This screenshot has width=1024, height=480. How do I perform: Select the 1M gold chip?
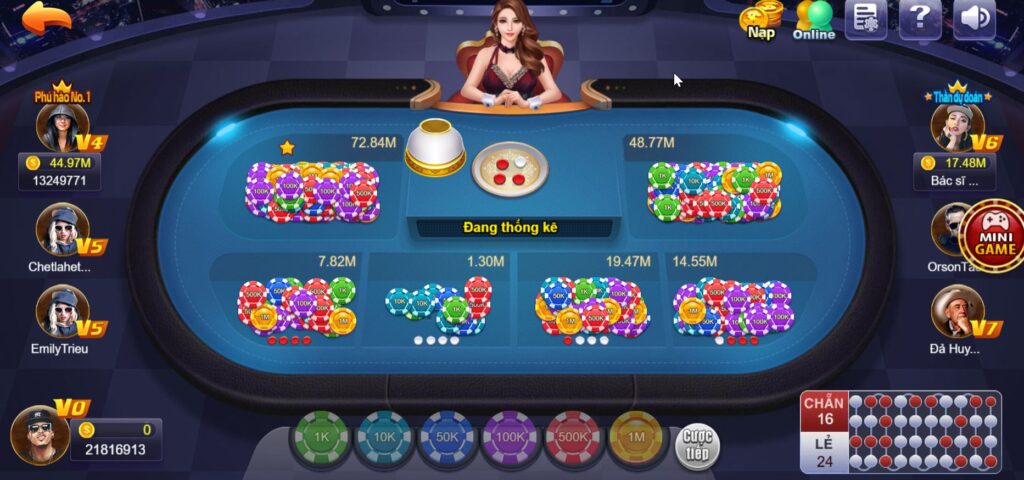(x=638, y=438)
